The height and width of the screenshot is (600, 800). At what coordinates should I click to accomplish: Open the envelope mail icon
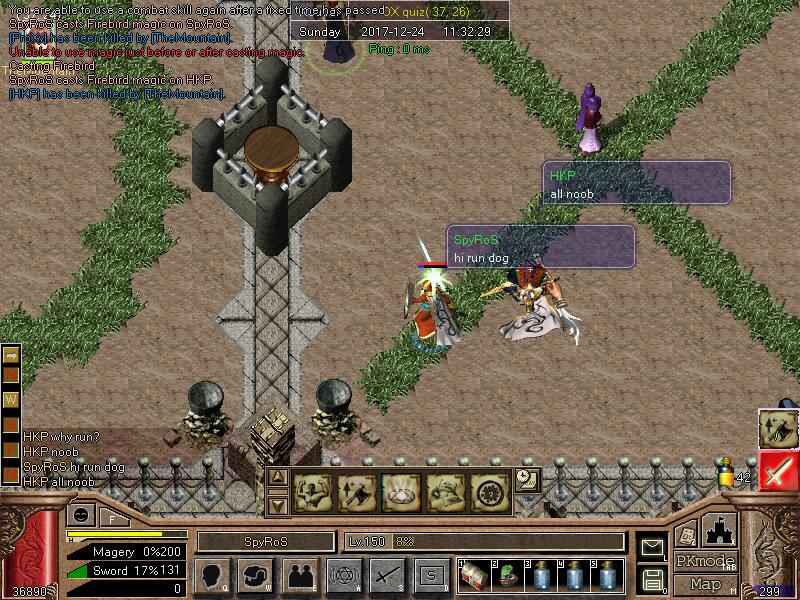click(x=653, y=548)
